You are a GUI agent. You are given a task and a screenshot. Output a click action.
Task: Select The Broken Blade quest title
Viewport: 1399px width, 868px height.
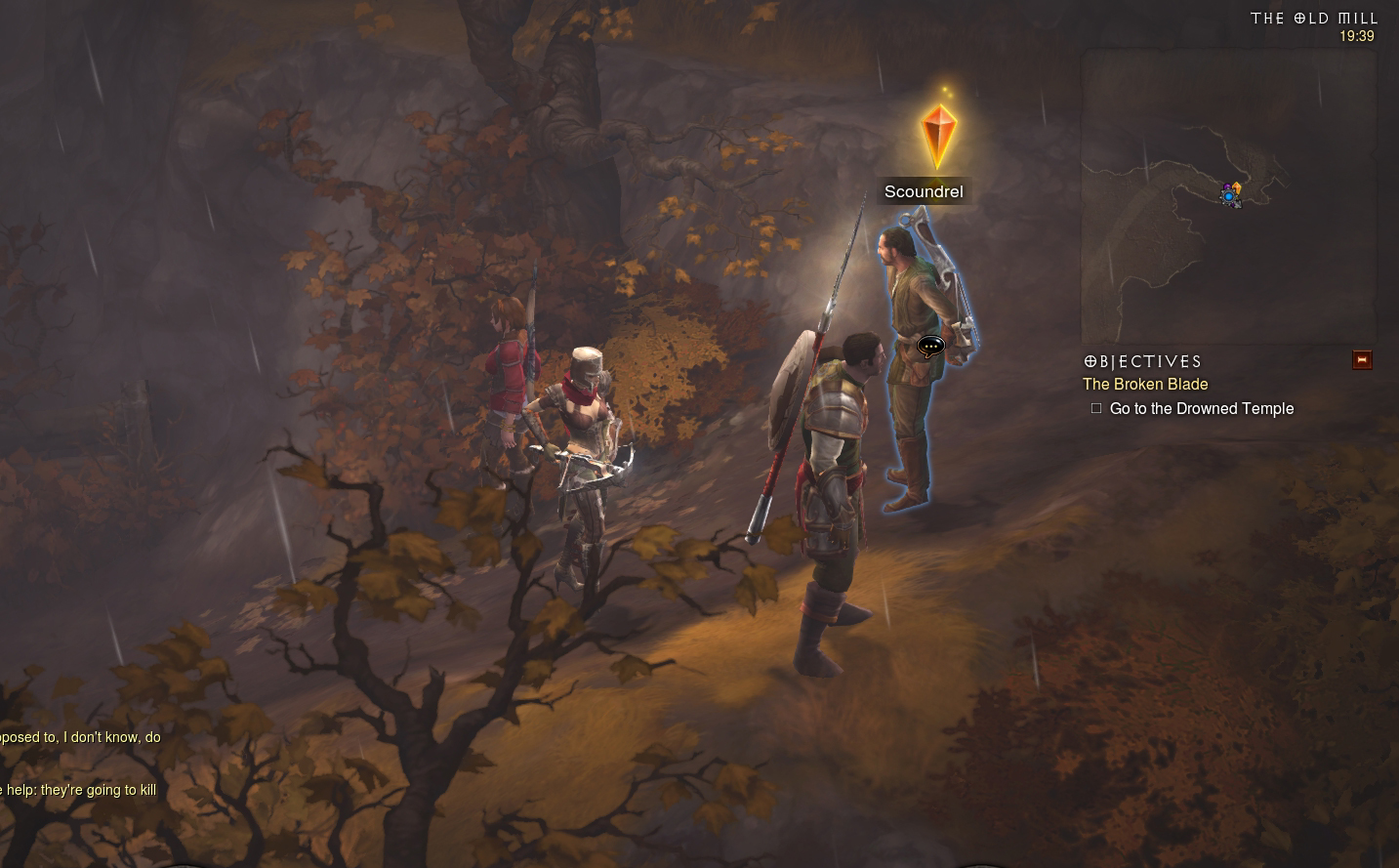[x=1145, y=385]
